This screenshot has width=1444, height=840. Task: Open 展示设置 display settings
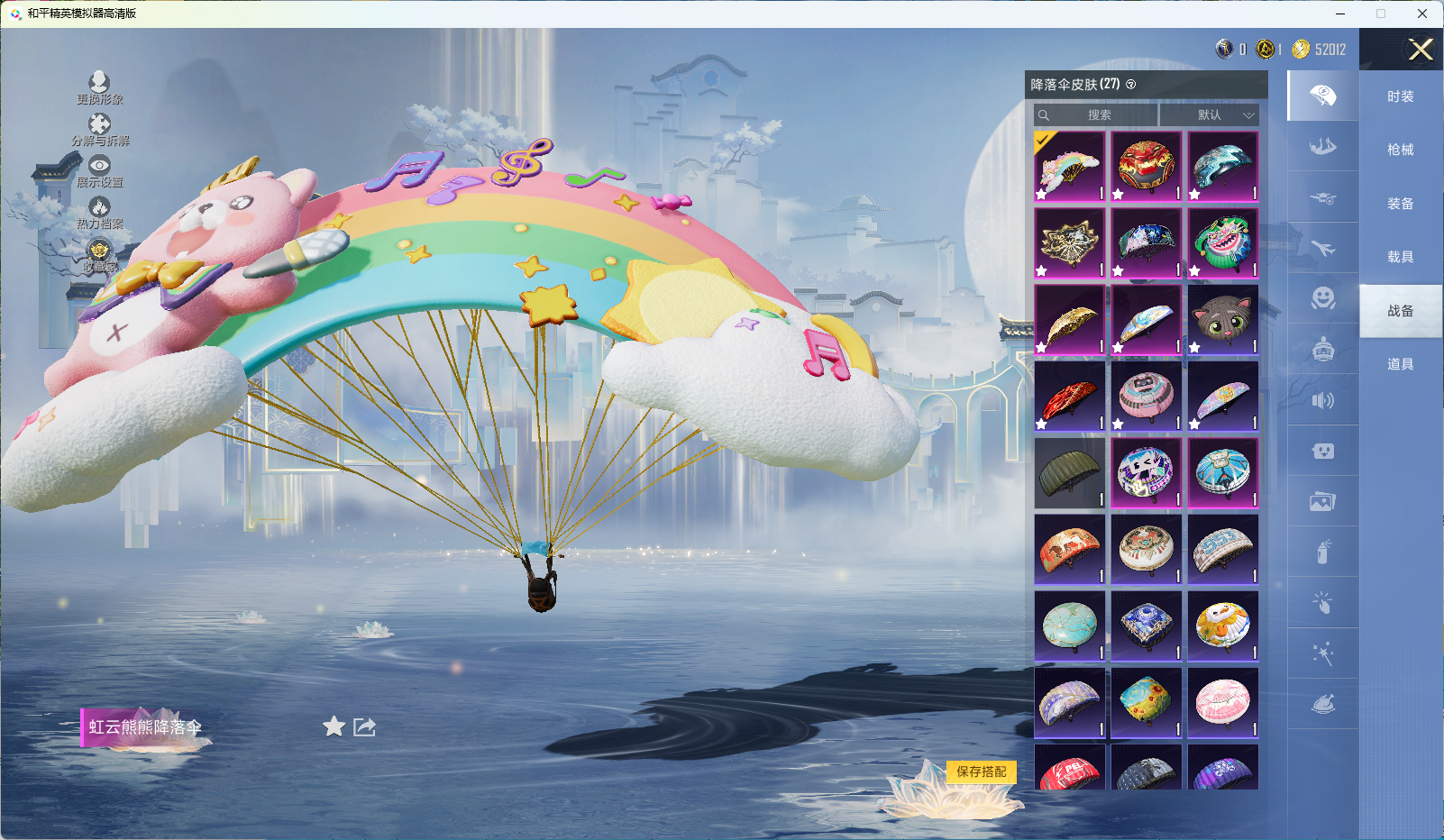[x=99, y=171]
